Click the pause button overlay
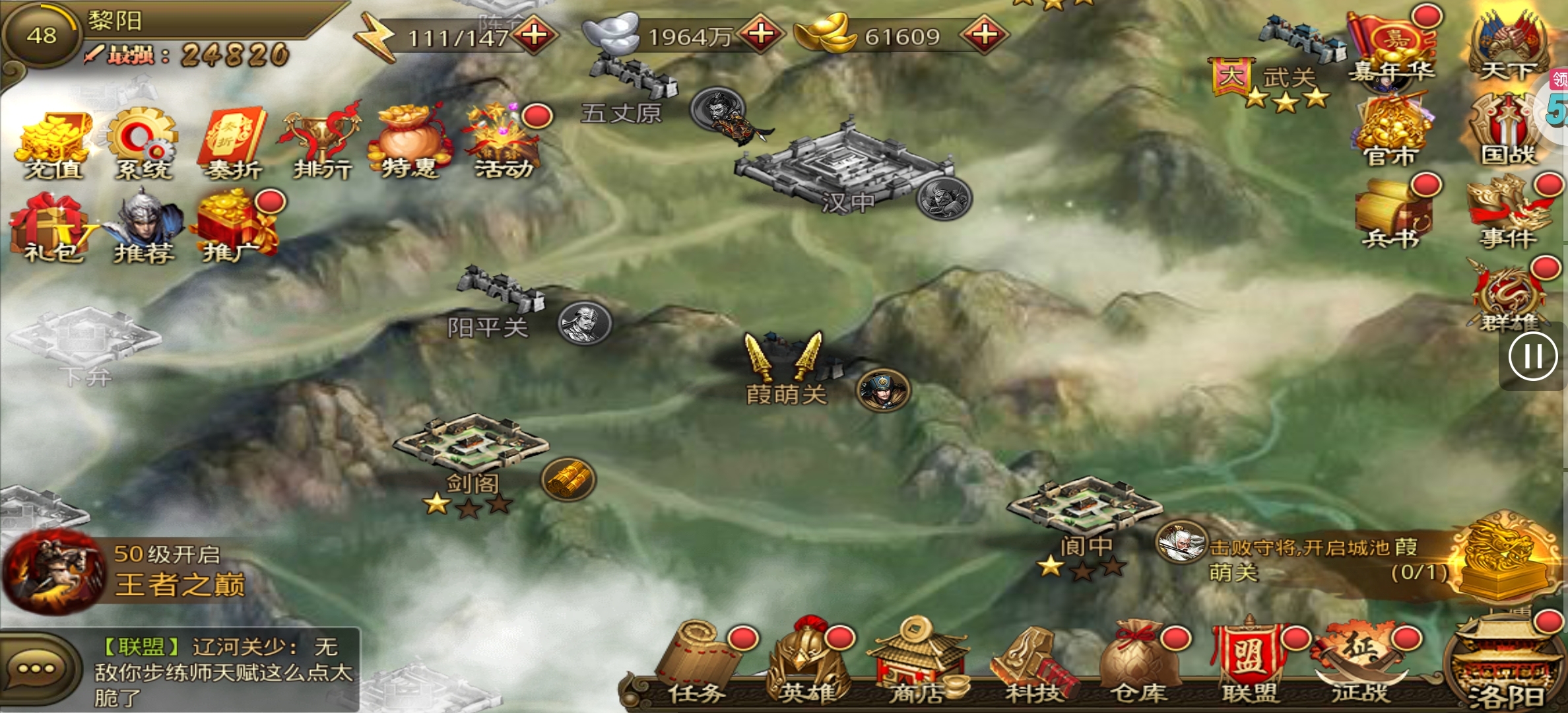This screenshot has width=1568, height=713. [1532, 357]
